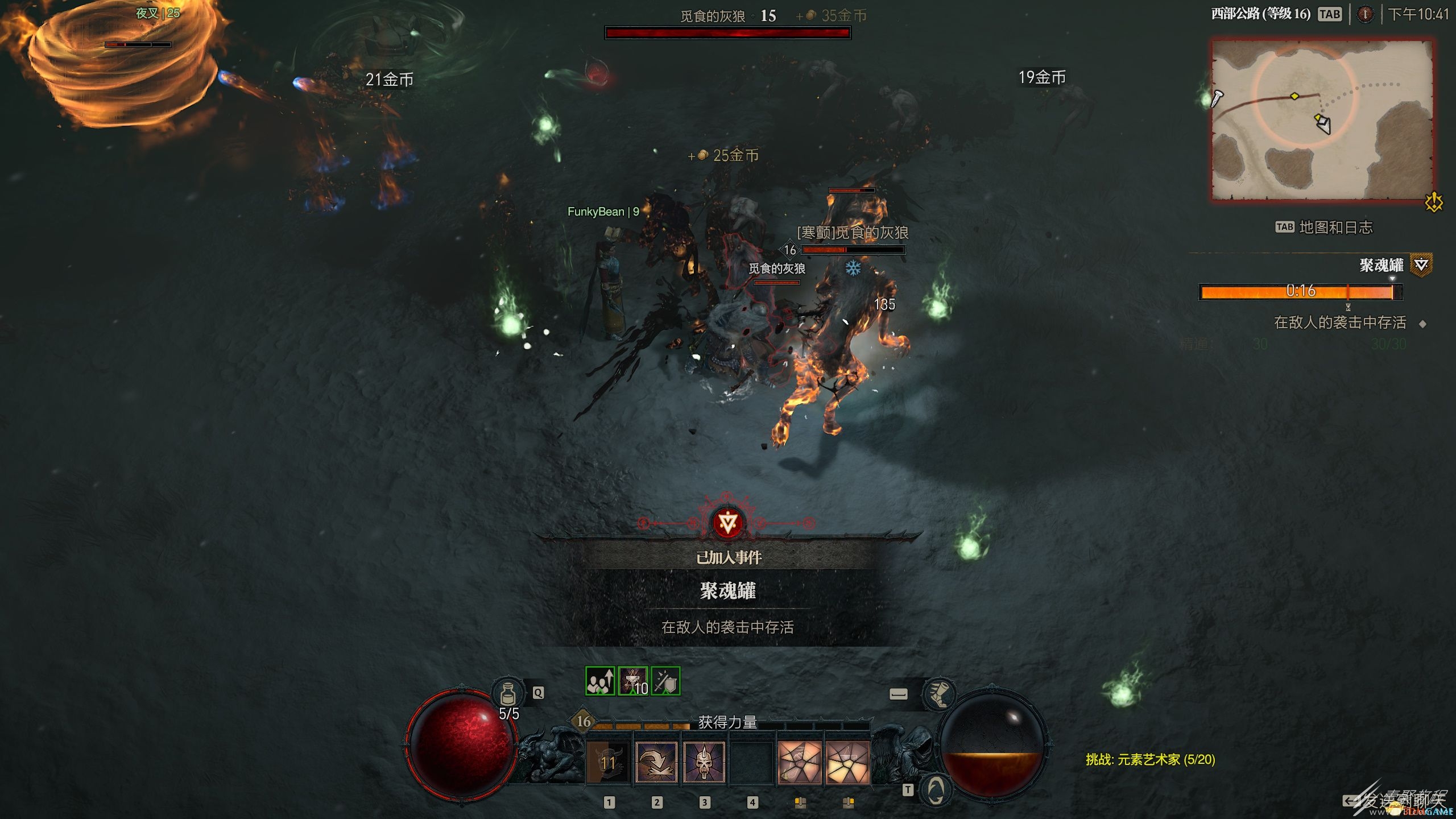Click the yellow event alert badge by minimap
Image resolution: width=1456 pixels, height=819 pixels.
tap(1434, 202)
